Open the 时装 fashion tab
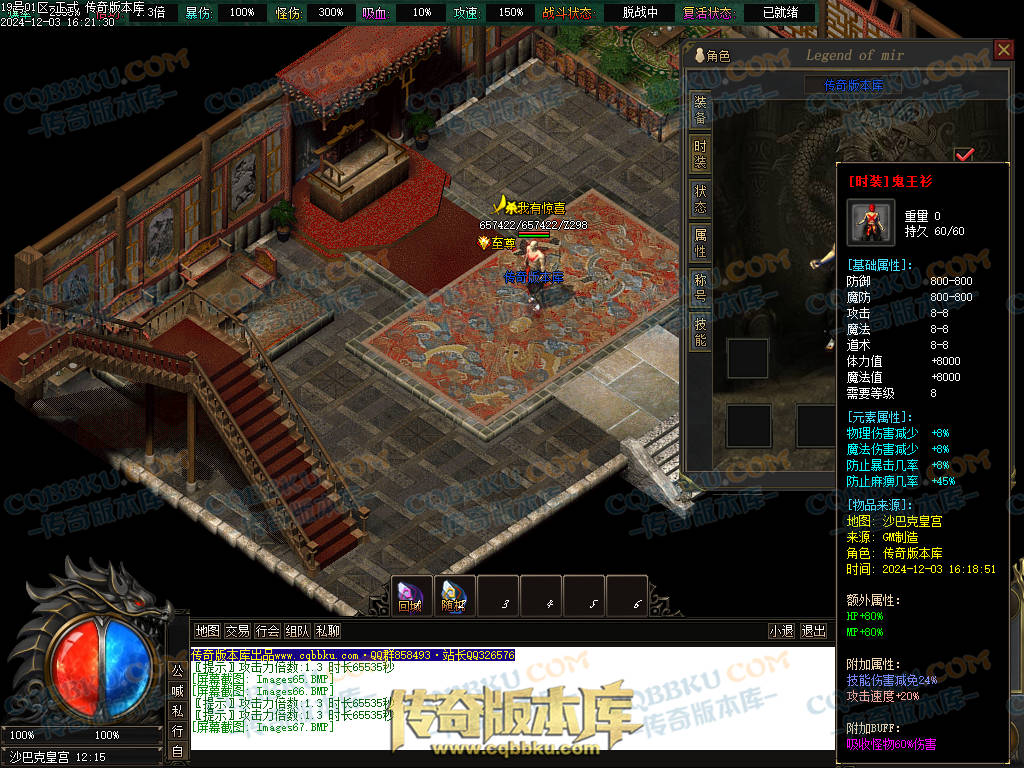Image resolution: width=1024 pixels, height=768 pixels. tap(701, 154)
